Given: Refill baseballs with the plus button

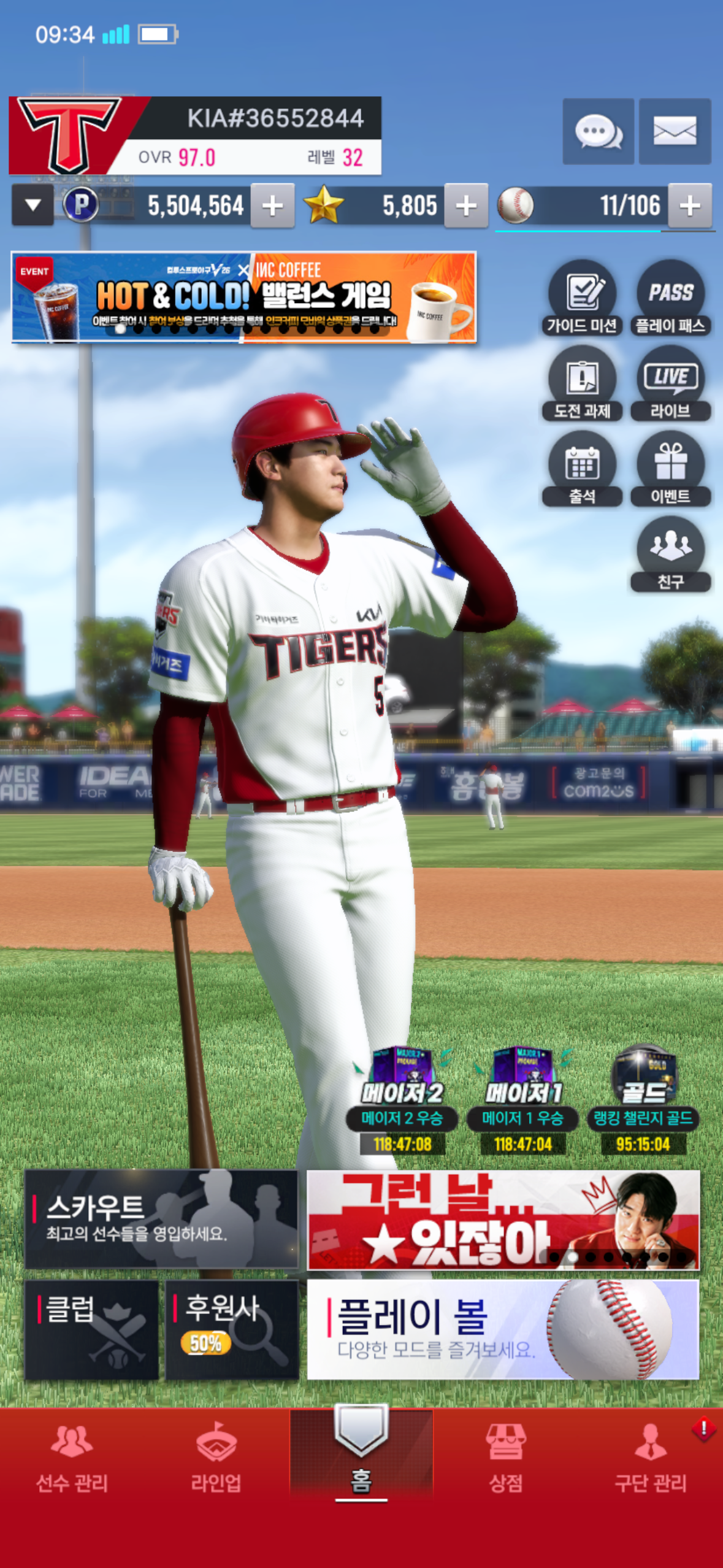Looking at the screenshot, I should coord(690,206).
